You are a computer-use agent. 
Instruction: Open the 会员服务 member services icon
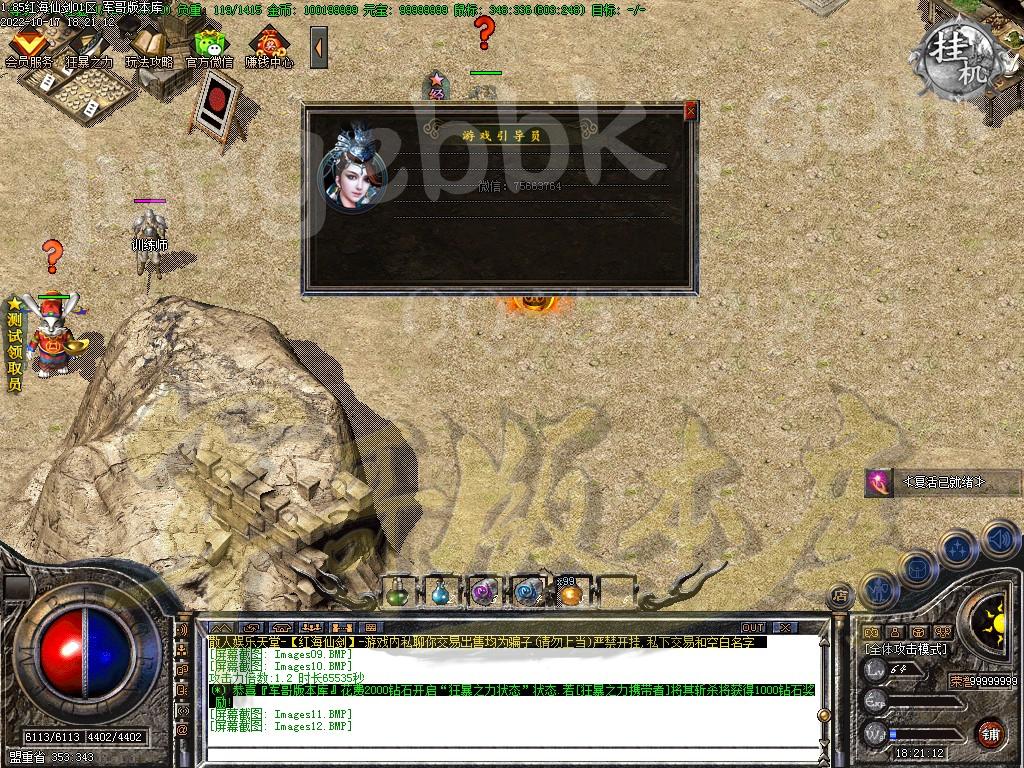(28, 46)
